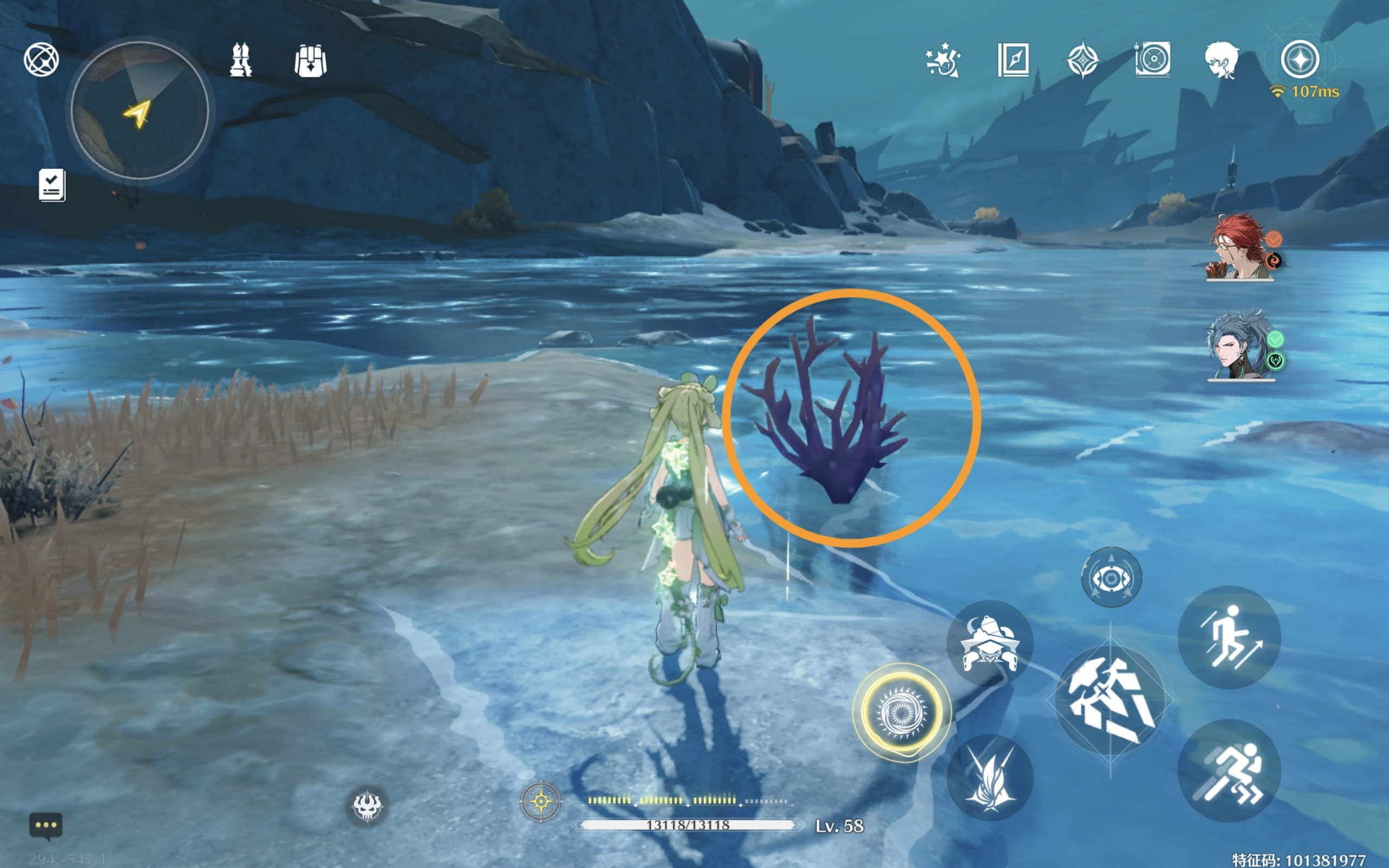The image size is (1389, 868).
Task: Use the glowing yellow ring skill
Action: point(901,712)
